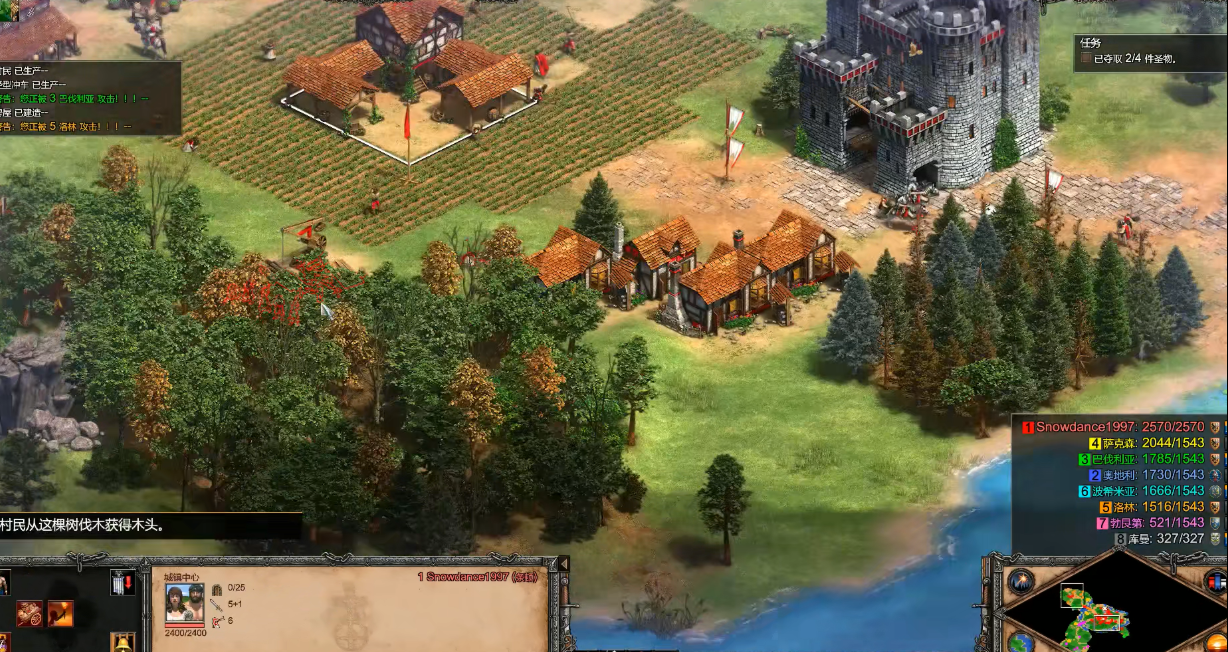Ring the town bell icon
This screenshot has height=652, width=1228.
point(122,641)
